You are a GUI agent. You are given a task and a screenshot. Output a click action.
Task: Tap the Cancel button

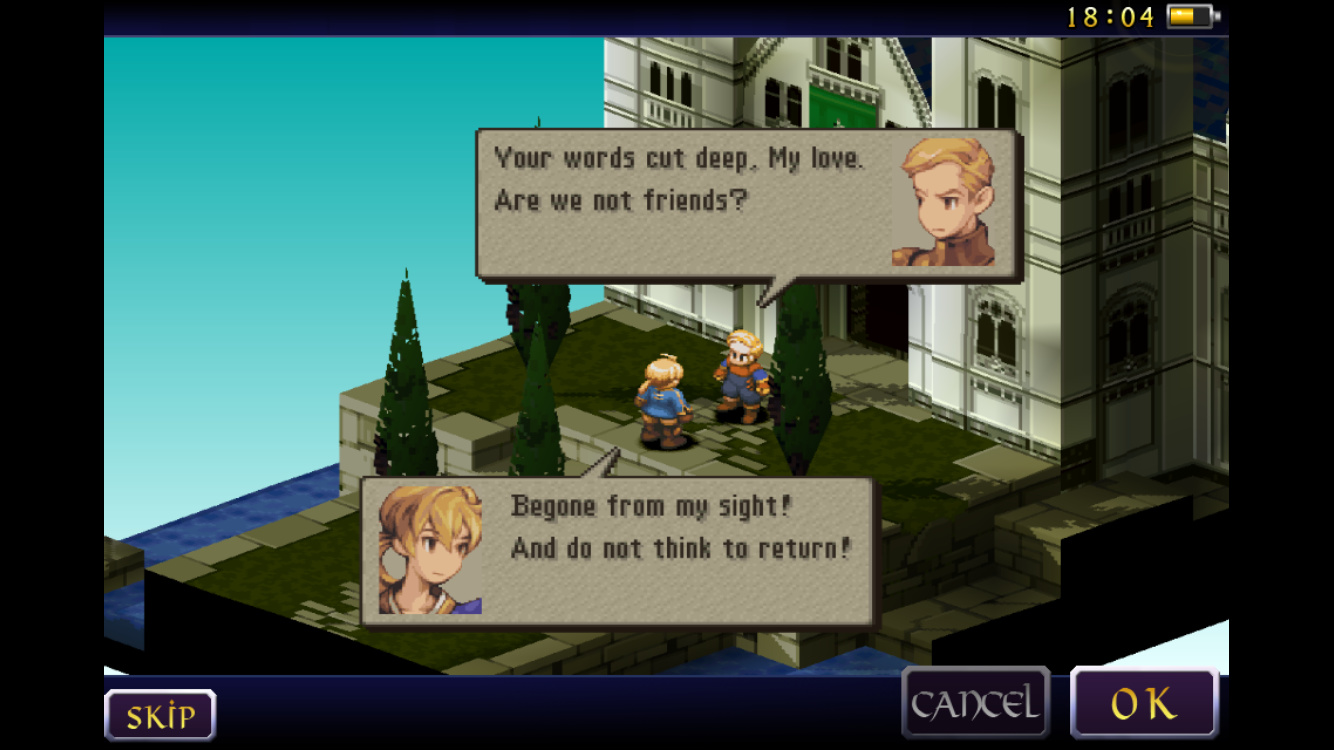(x=975, y=703)
